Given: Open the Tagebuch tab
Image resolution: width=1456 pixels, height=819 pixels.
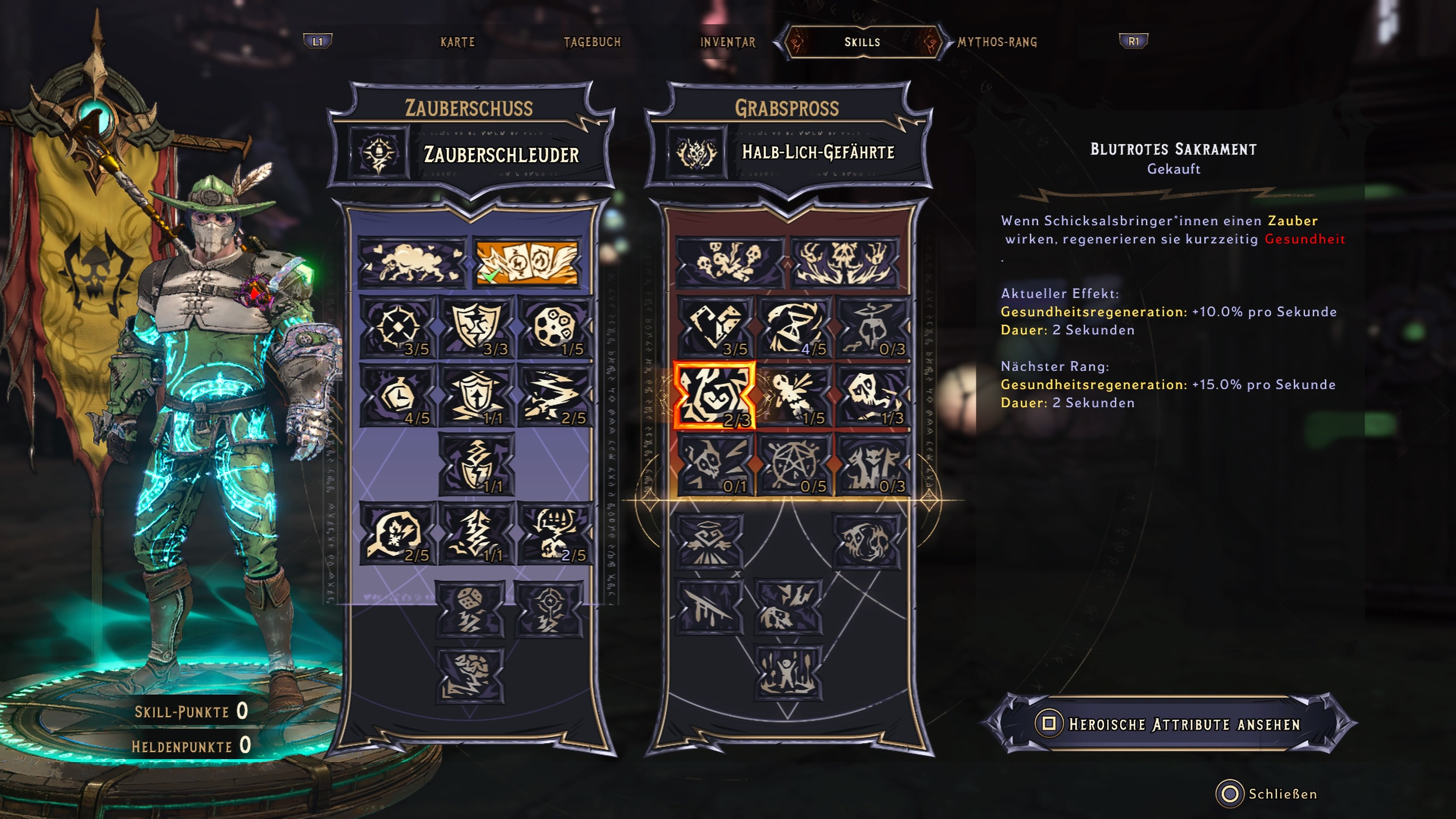Looking at the screenshot, I should click(x=592, y=42).
